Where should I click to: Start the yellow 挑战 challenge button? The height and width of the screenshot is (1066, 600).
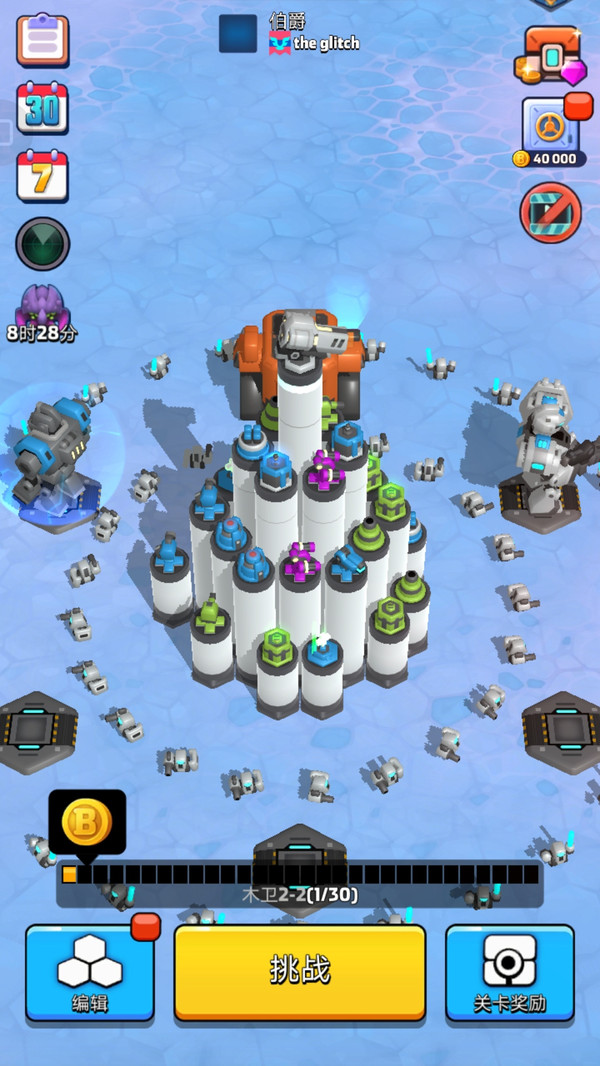click(300, 971)
